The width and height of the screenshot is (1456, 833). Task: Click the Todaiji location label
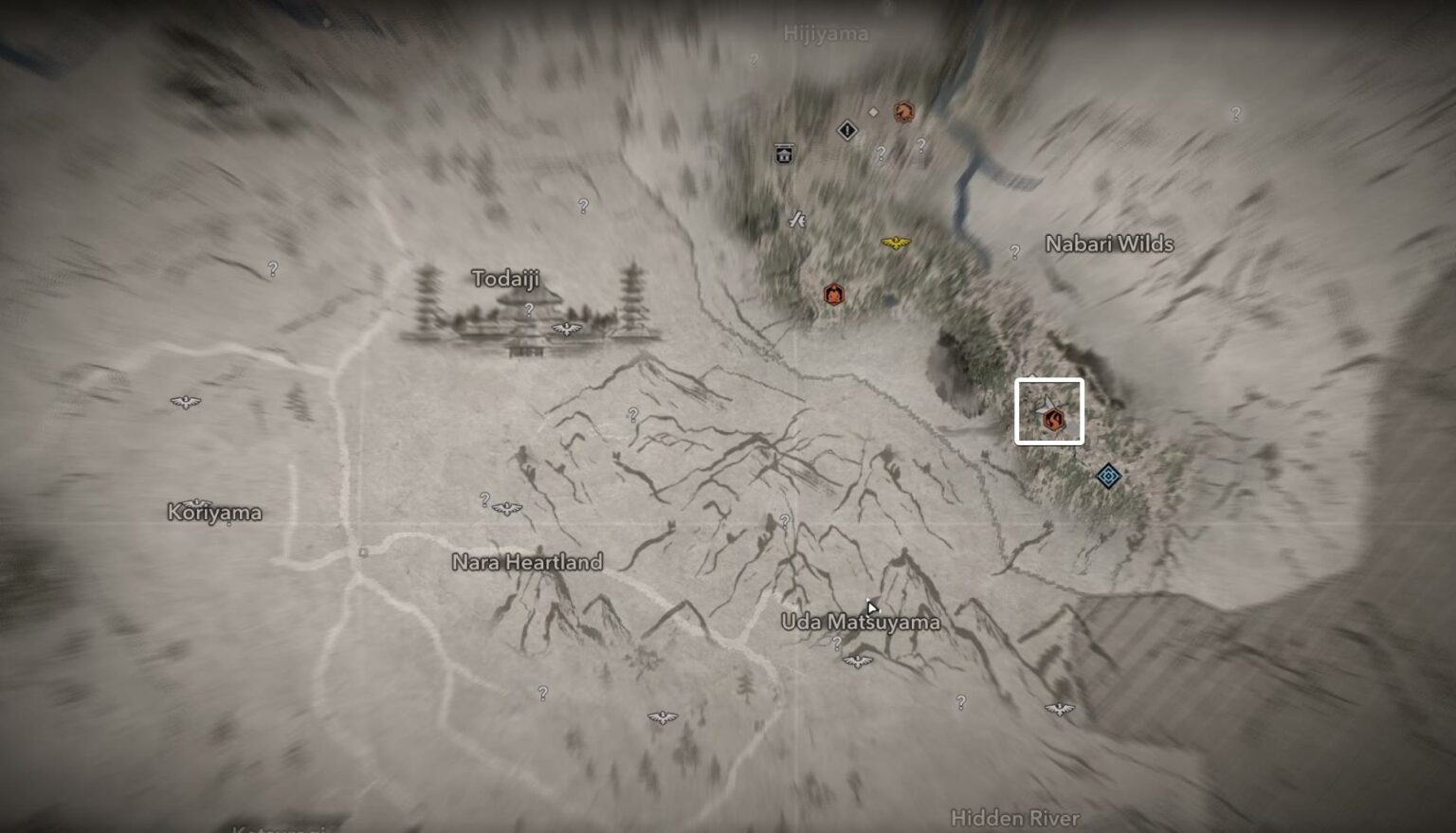coord(505,279)
